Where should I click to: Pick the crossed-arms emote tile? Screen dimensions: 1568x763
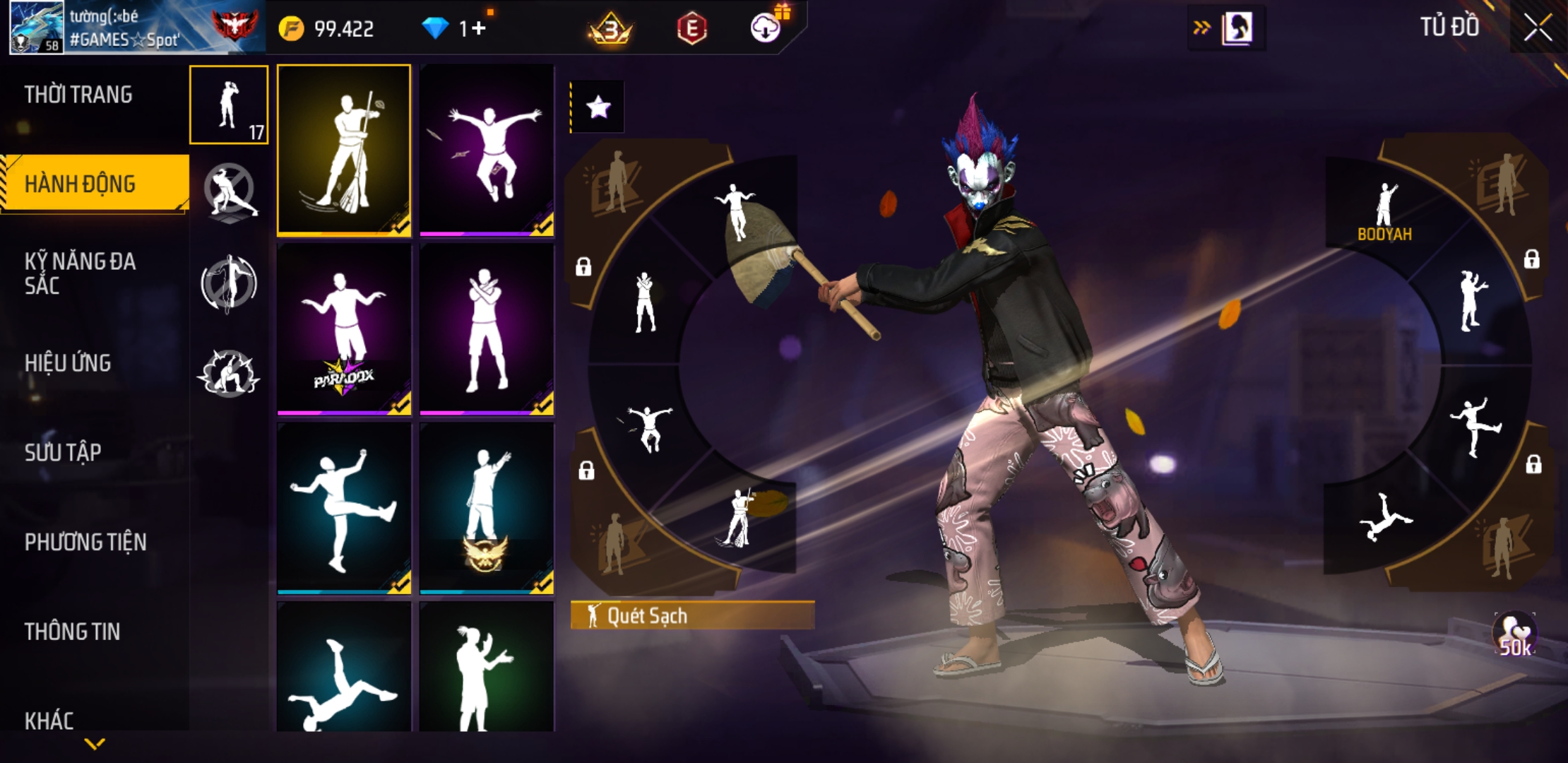point(487,329)
